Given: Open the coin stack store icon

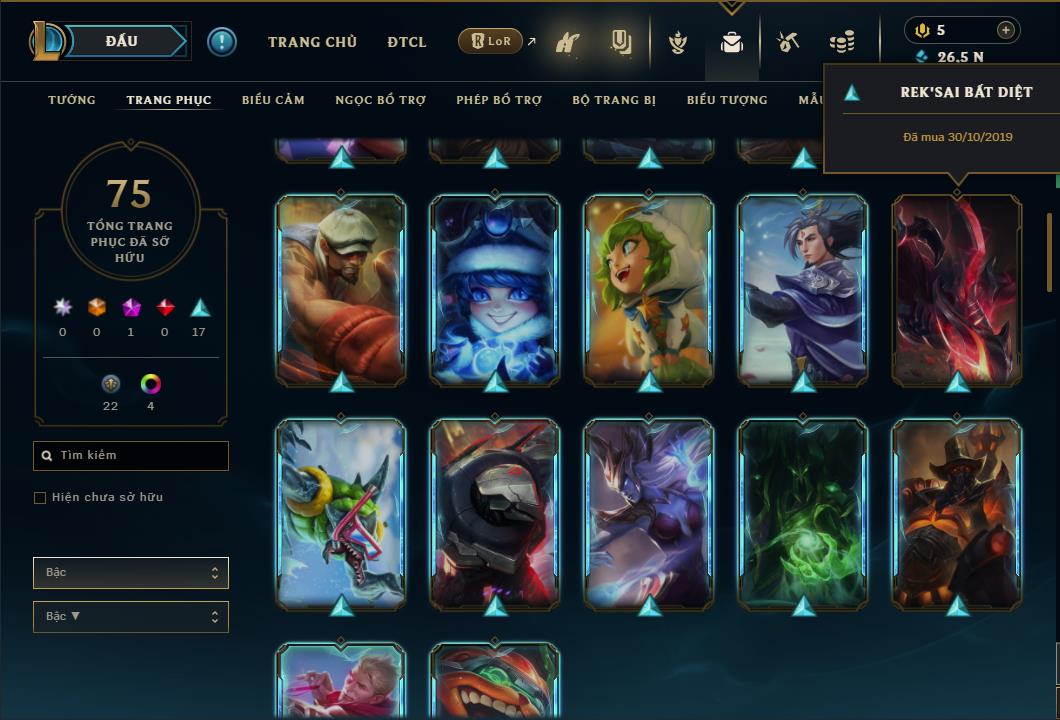Looking at the screenshot, I should click(842, 43).
